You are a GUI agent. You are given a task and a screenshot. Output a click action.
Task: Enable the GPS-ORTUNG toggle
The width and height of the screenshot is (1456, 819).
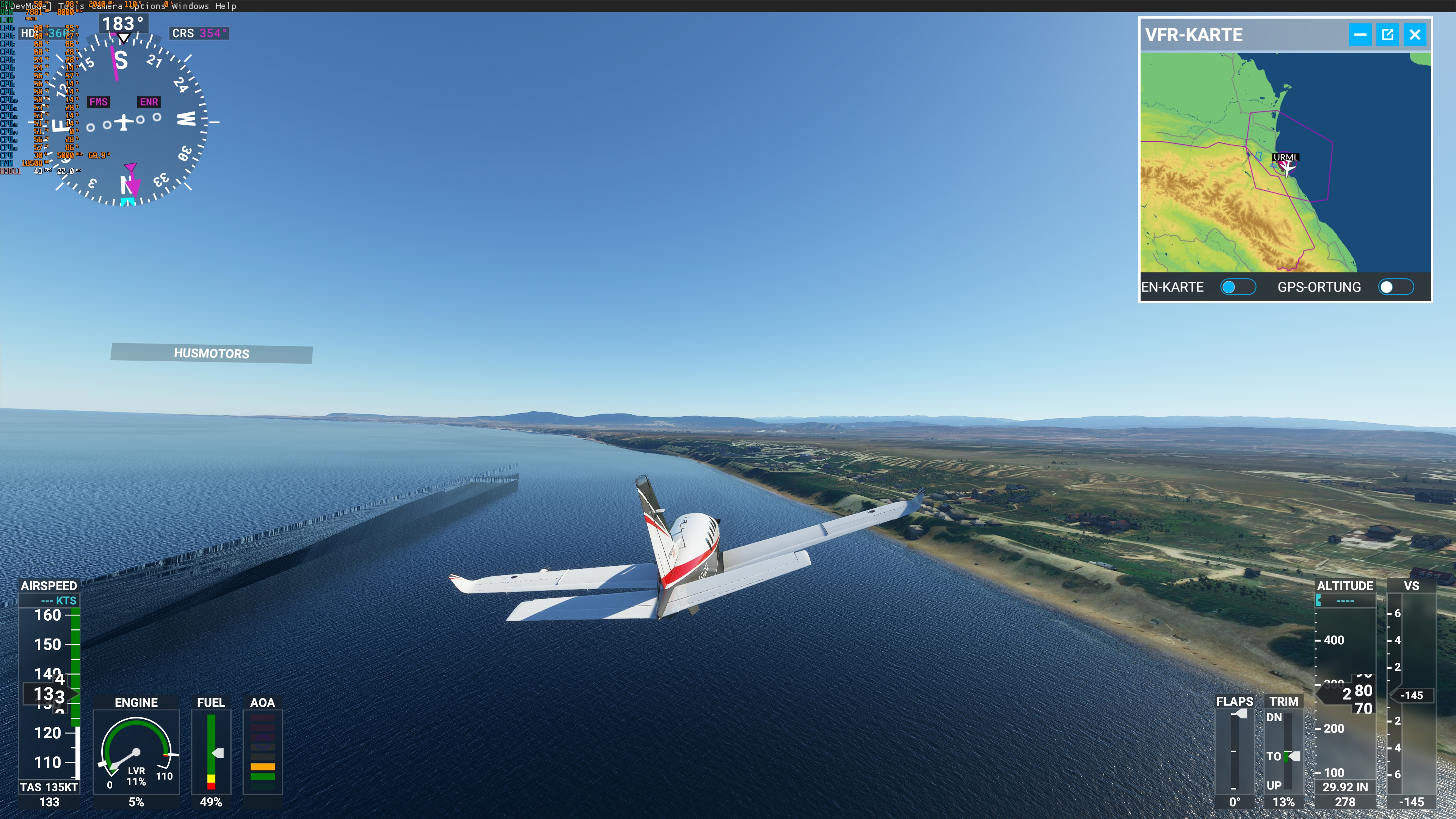[x=1395, y=287]
